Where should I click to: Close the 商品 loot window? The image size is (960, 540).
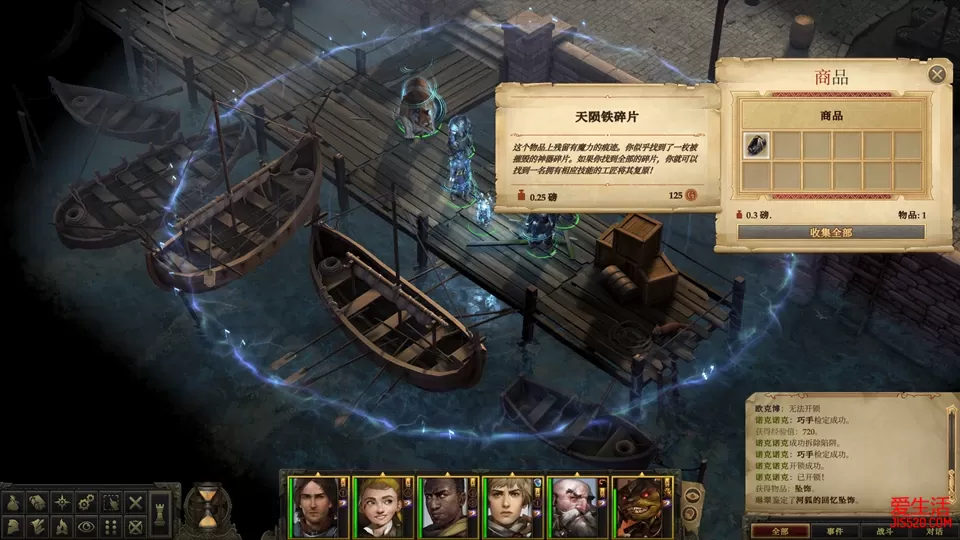tap(937, 74)
